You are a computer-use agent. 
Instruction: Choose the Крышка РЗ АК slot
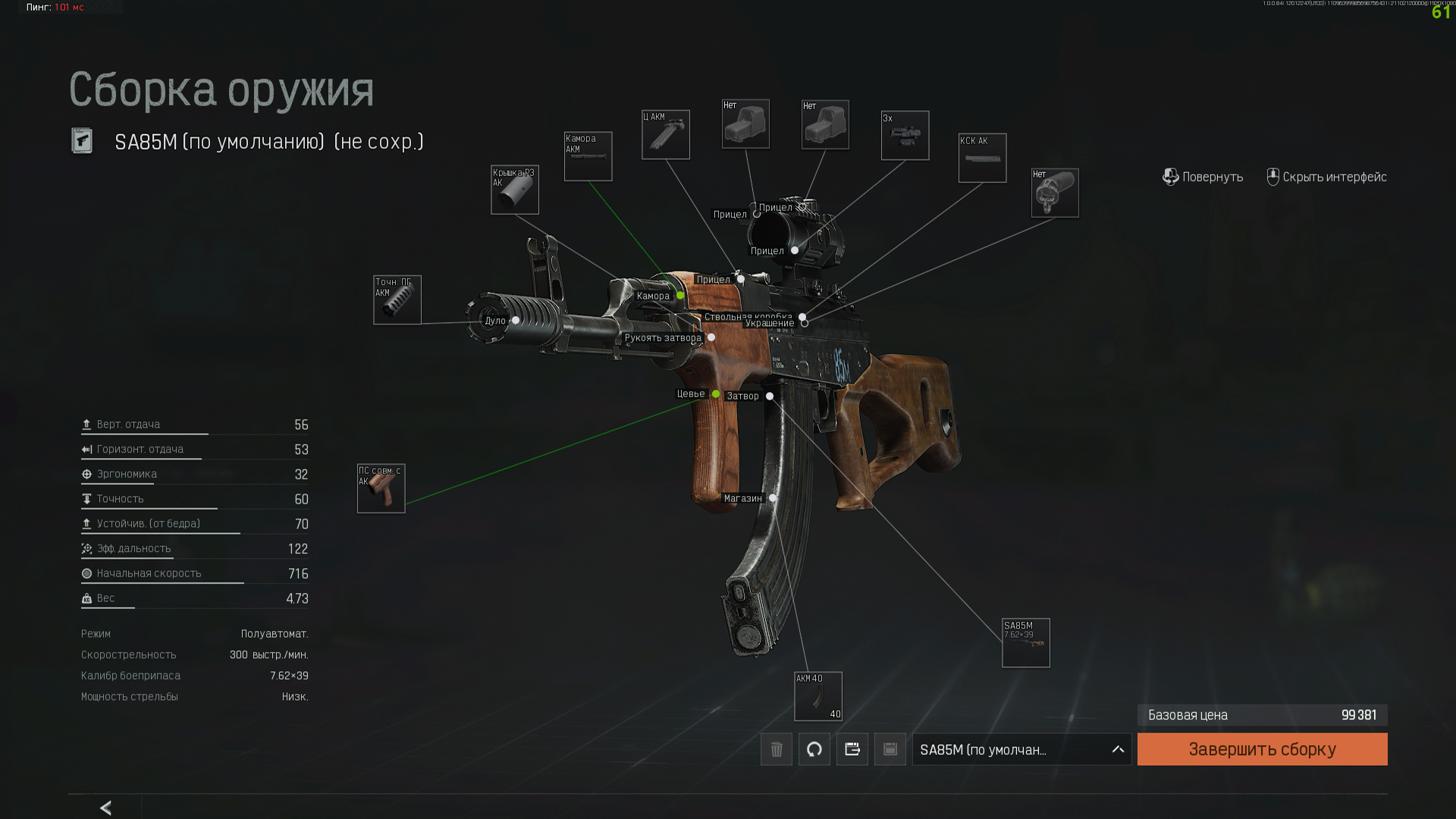515,190
